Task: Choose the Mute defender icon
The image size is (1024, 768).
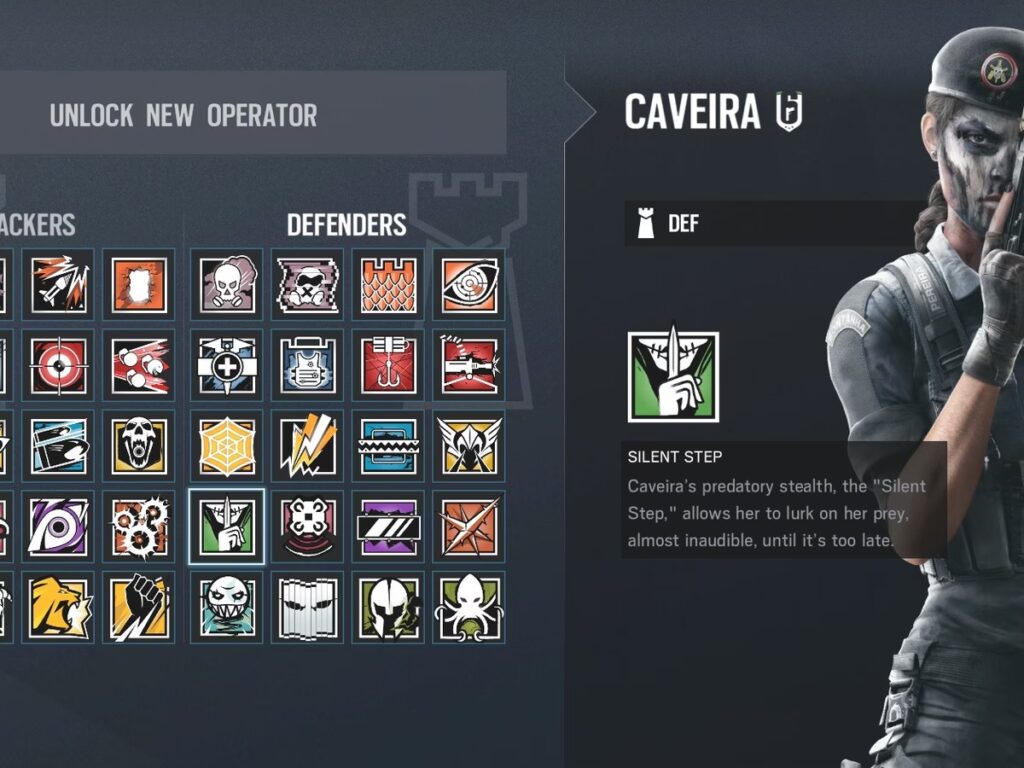Action: pos(307,285)
